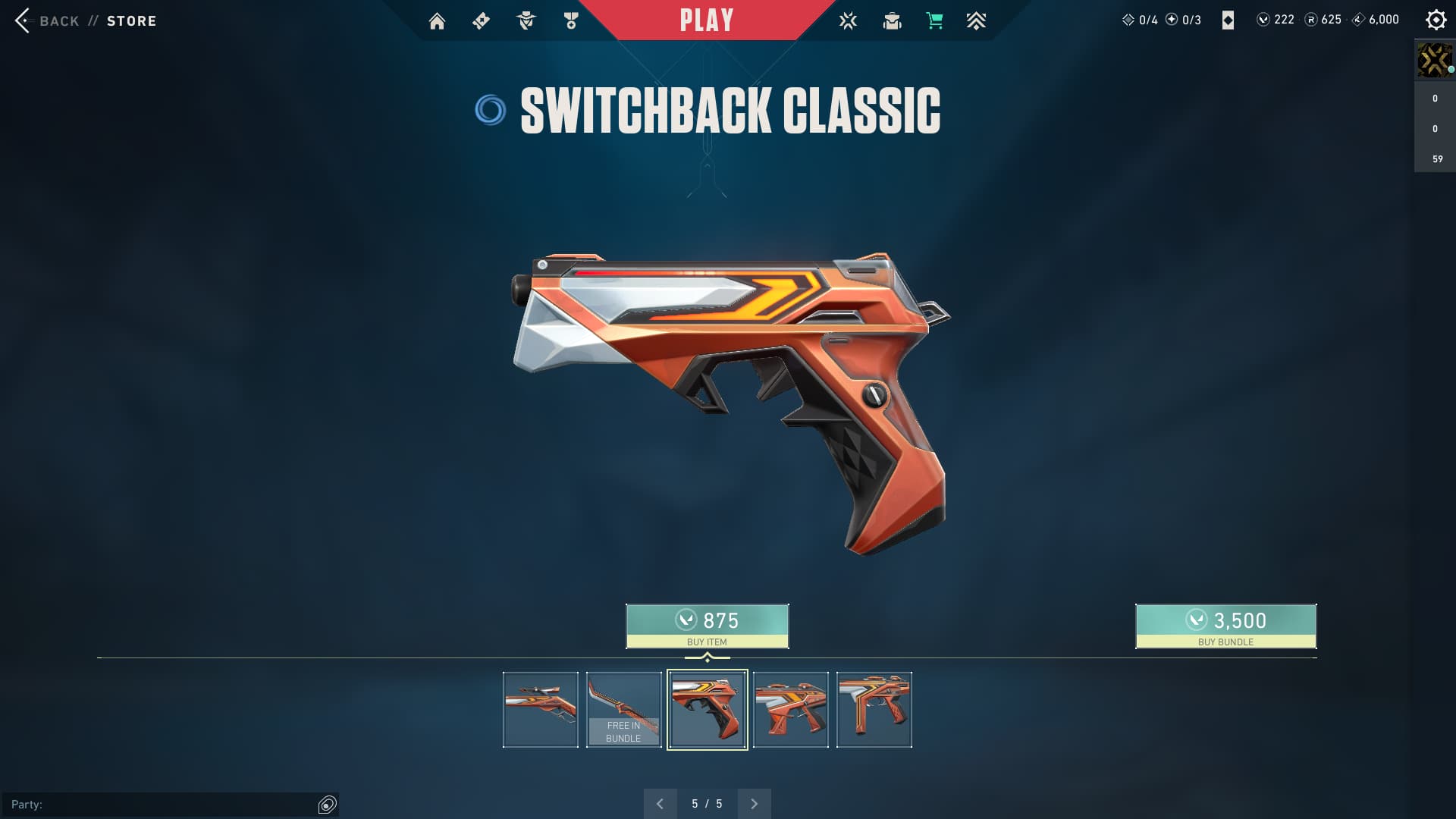Click the diamond card icon beside currencies
Screen dimensions: 1456x819
point(1228,20)
